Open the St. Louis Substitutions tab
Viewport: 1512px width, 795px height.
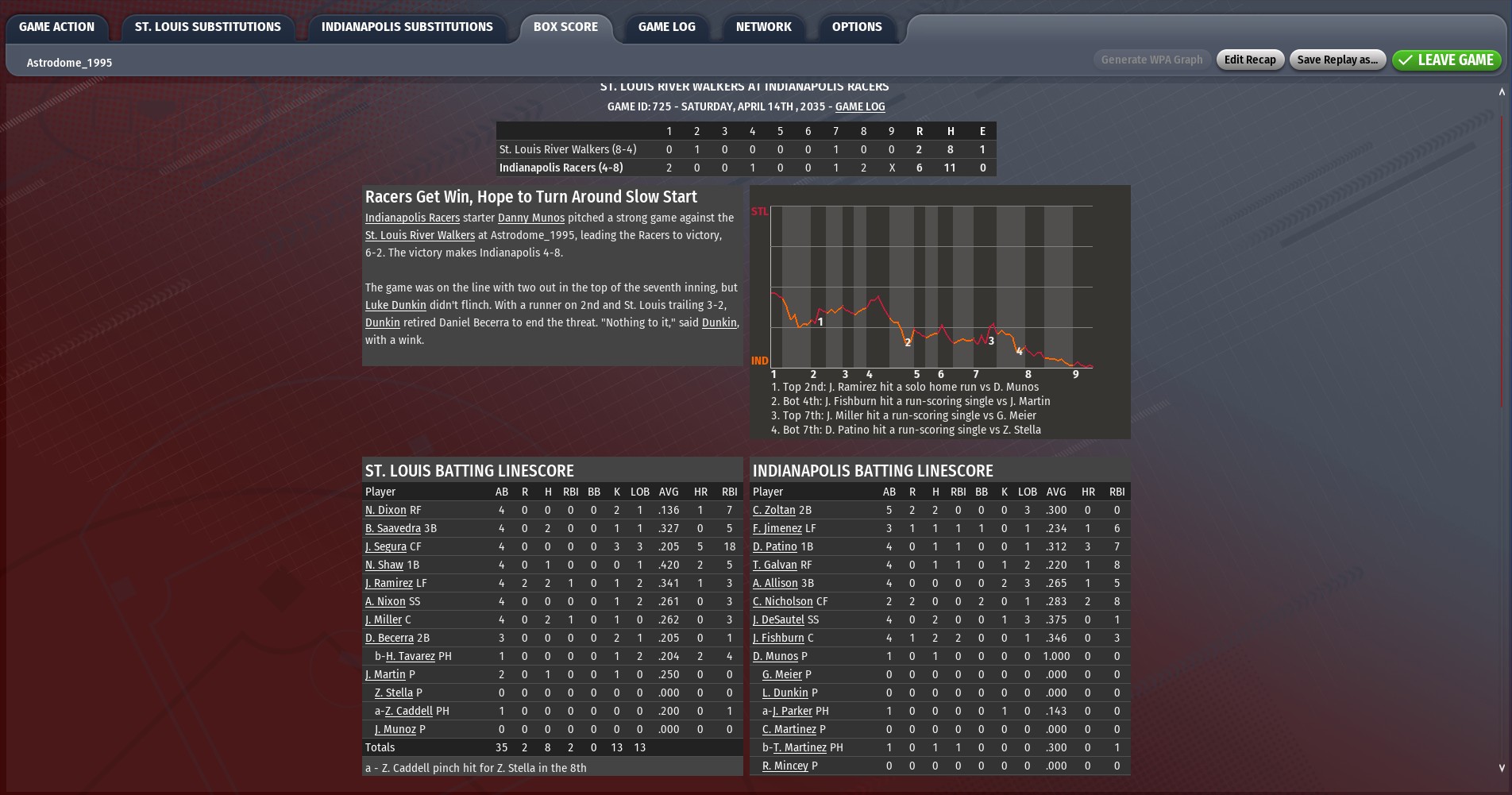[x=207, y=27]
